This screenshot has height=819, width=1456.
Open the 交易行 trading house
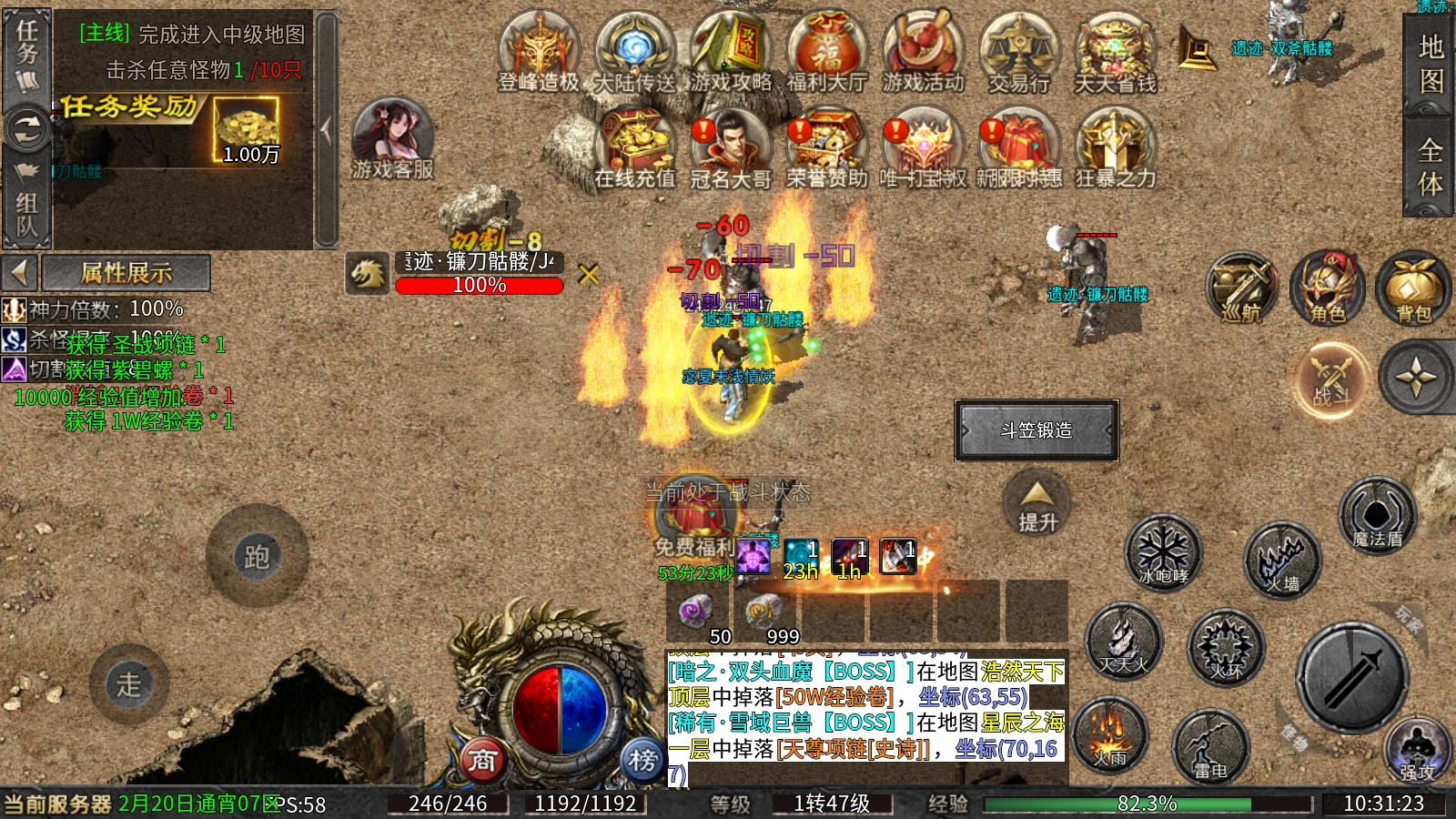click(x=1019, y=51)
